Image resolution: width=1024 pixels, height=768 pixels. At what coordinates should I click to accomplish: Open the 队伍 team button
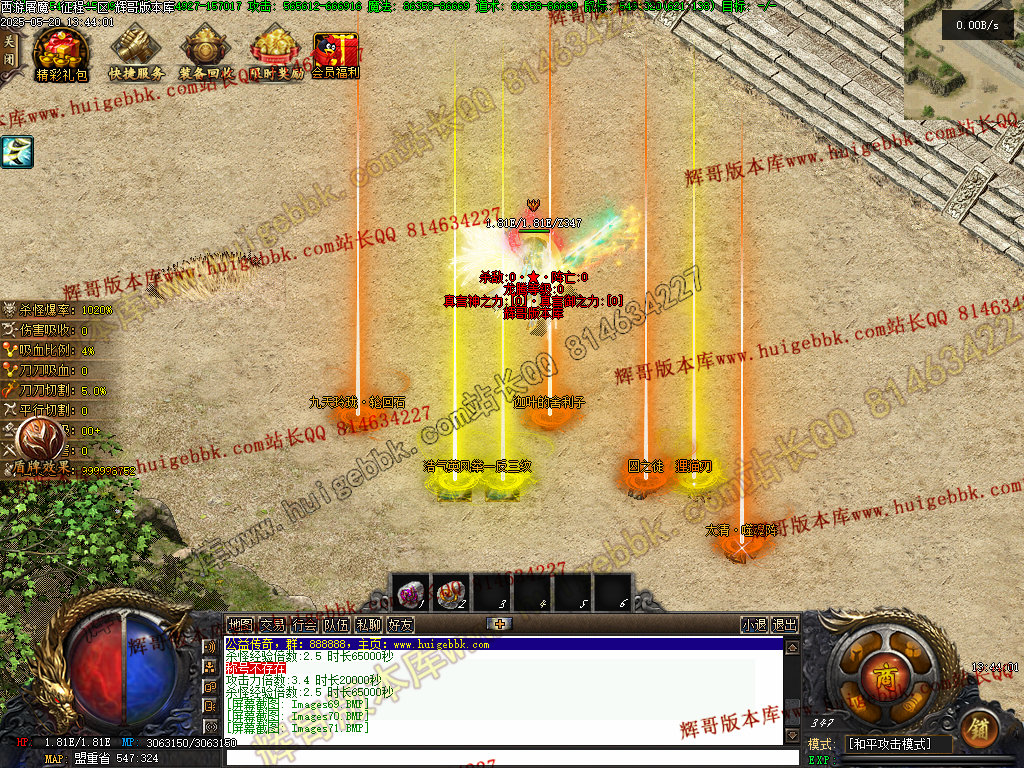[336, 625]
